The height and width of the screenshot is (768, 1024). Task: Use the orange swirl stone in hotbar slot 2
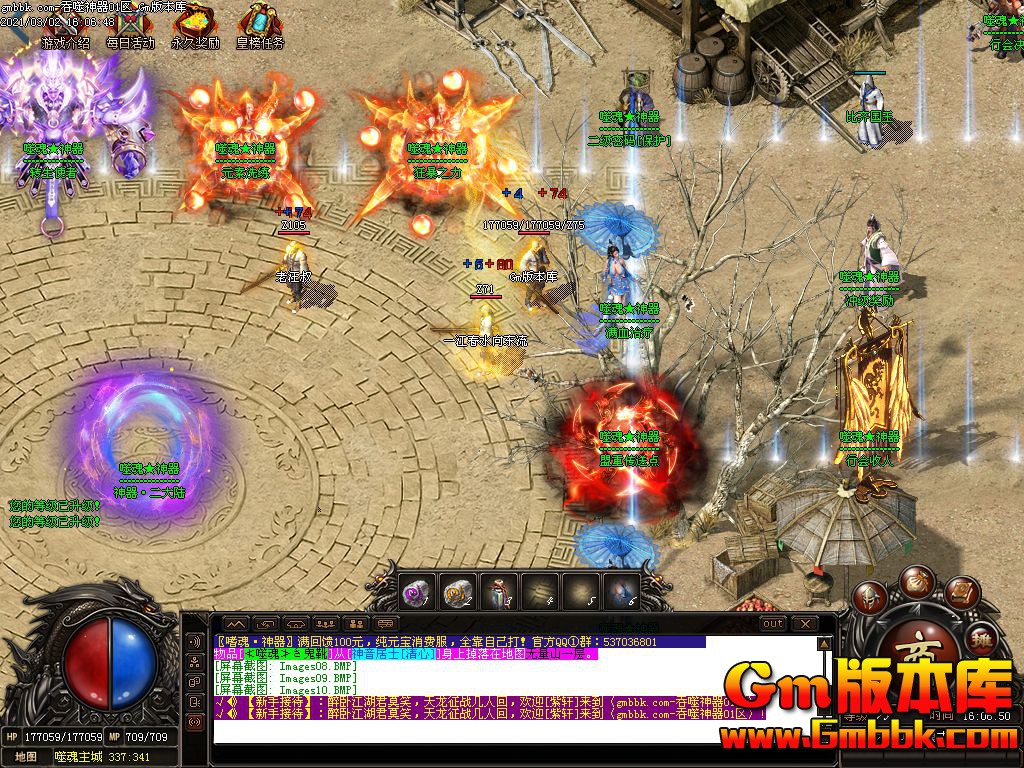click(457, 592)
